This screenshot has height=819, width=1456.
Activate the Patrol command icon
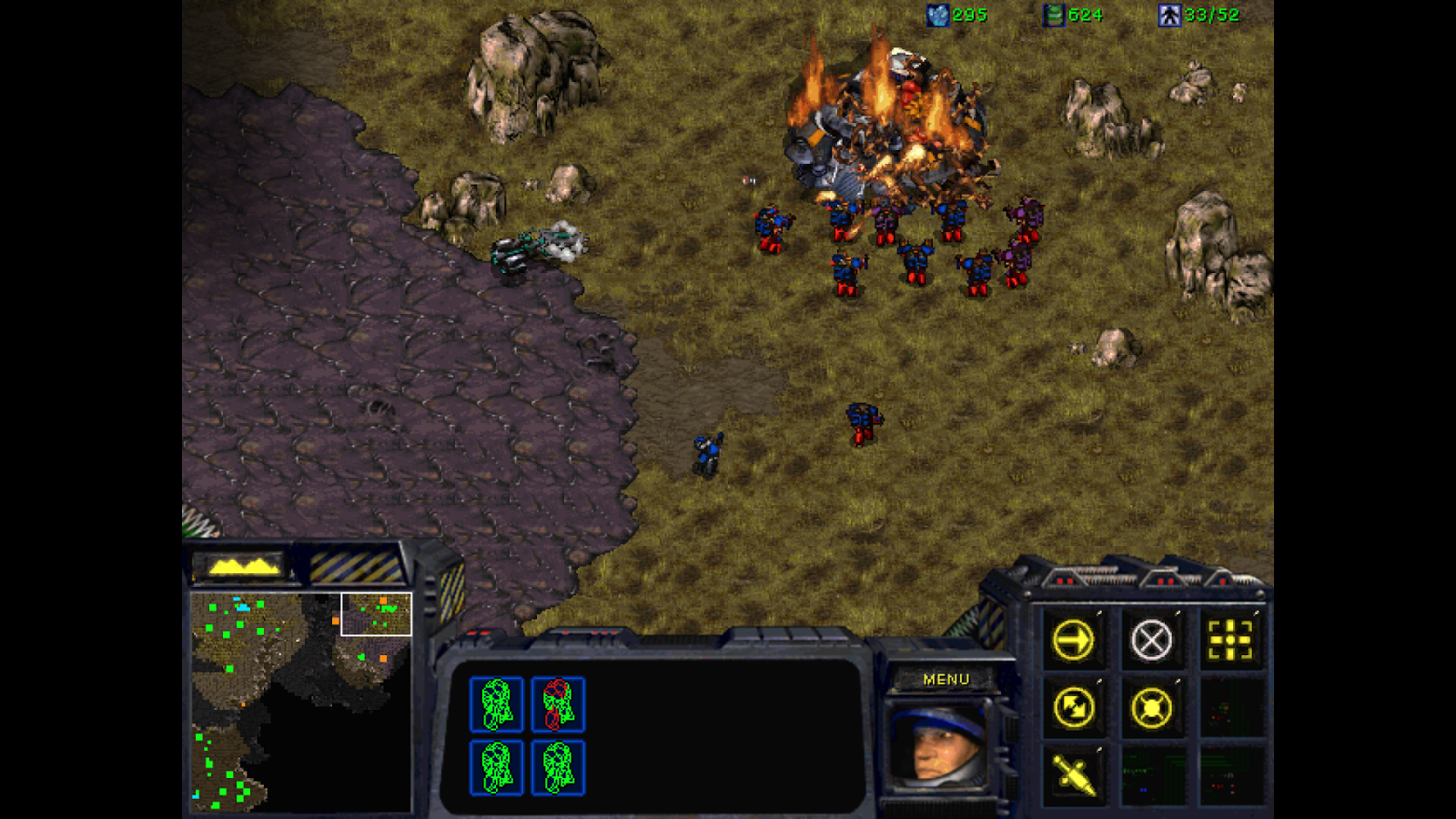pyautogui.click(x=1074, y=705)
